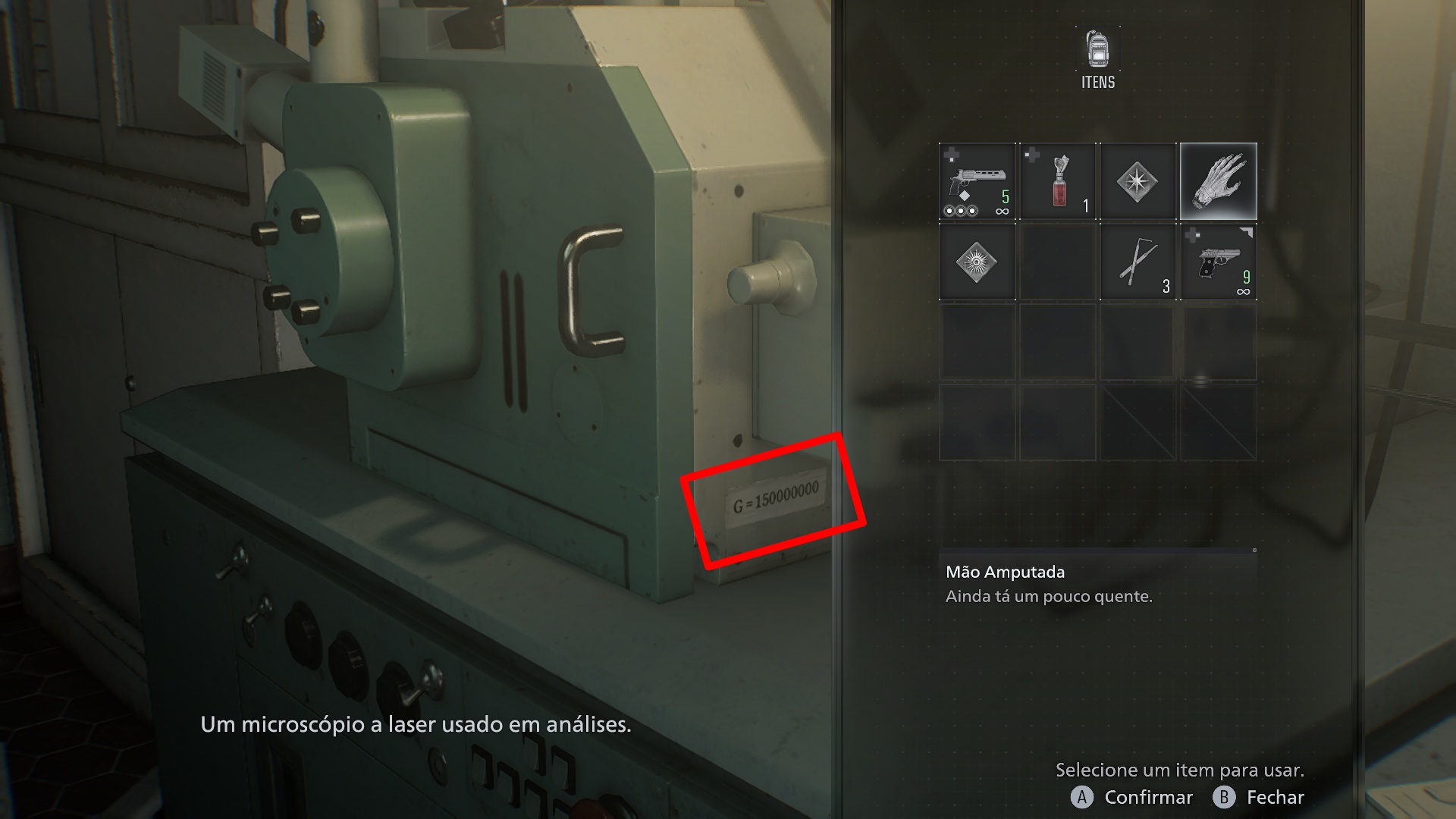Click the Confirmar button
Image resolution: width=1456 pixels, height=819 pixels.
1131,797
